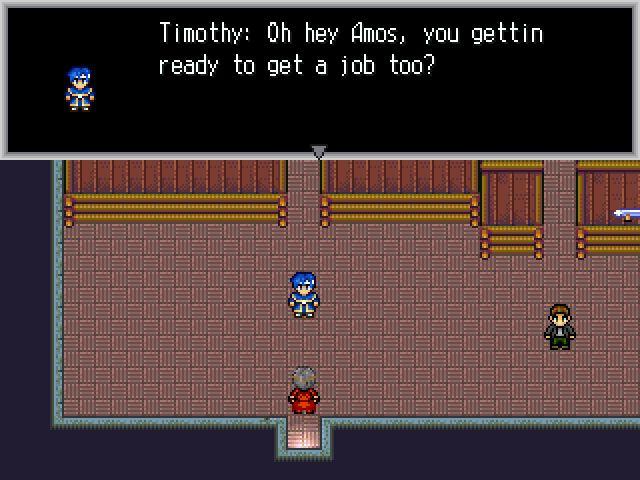The height and width of the screenshot is (480, 640).
Task: Click the dialogue continue arrow
Action: [x=319, y=152]
